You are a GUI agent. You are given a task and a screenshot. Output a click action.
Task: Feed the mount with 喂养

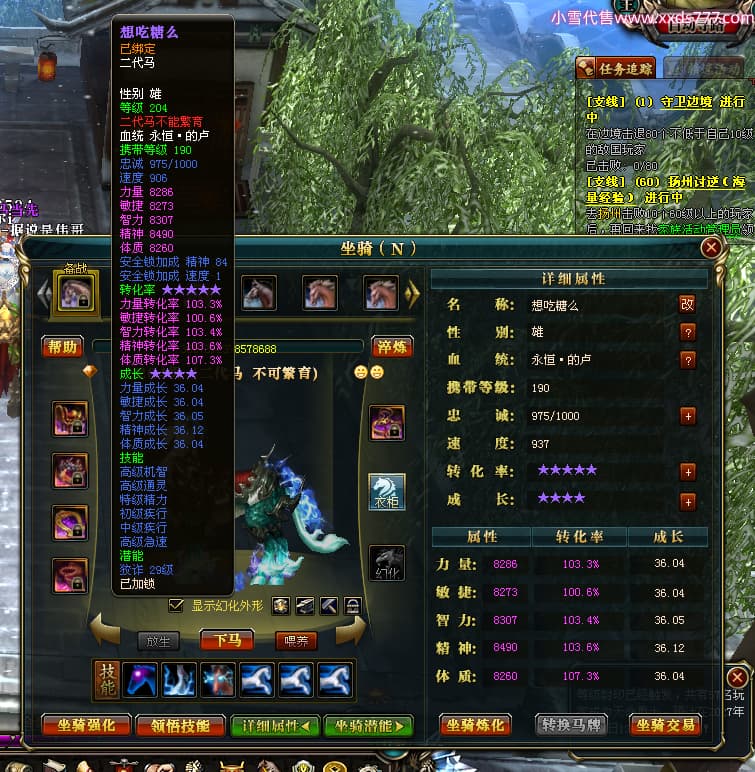[296, 640]
